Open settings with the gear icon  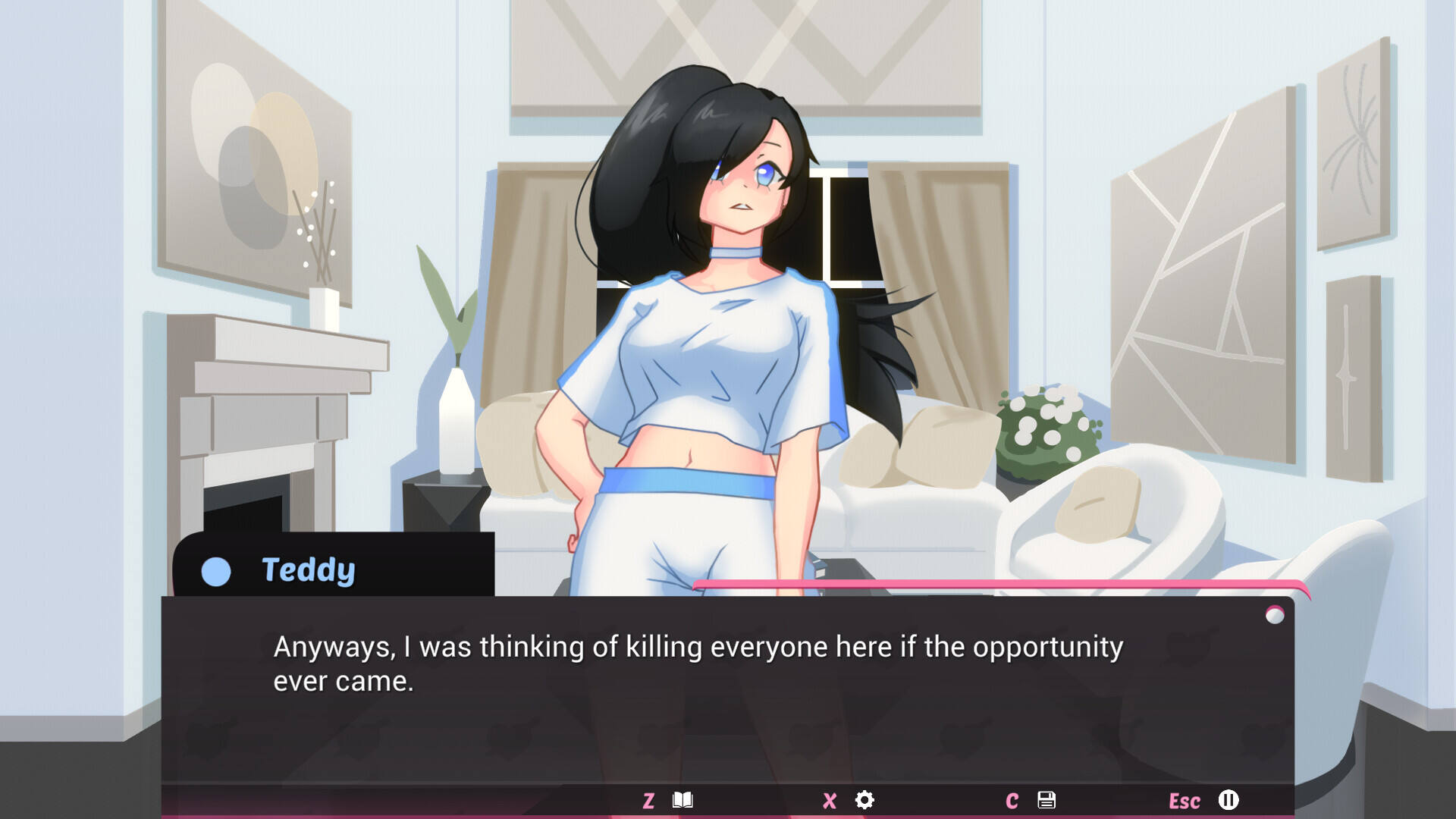(864, 800)
